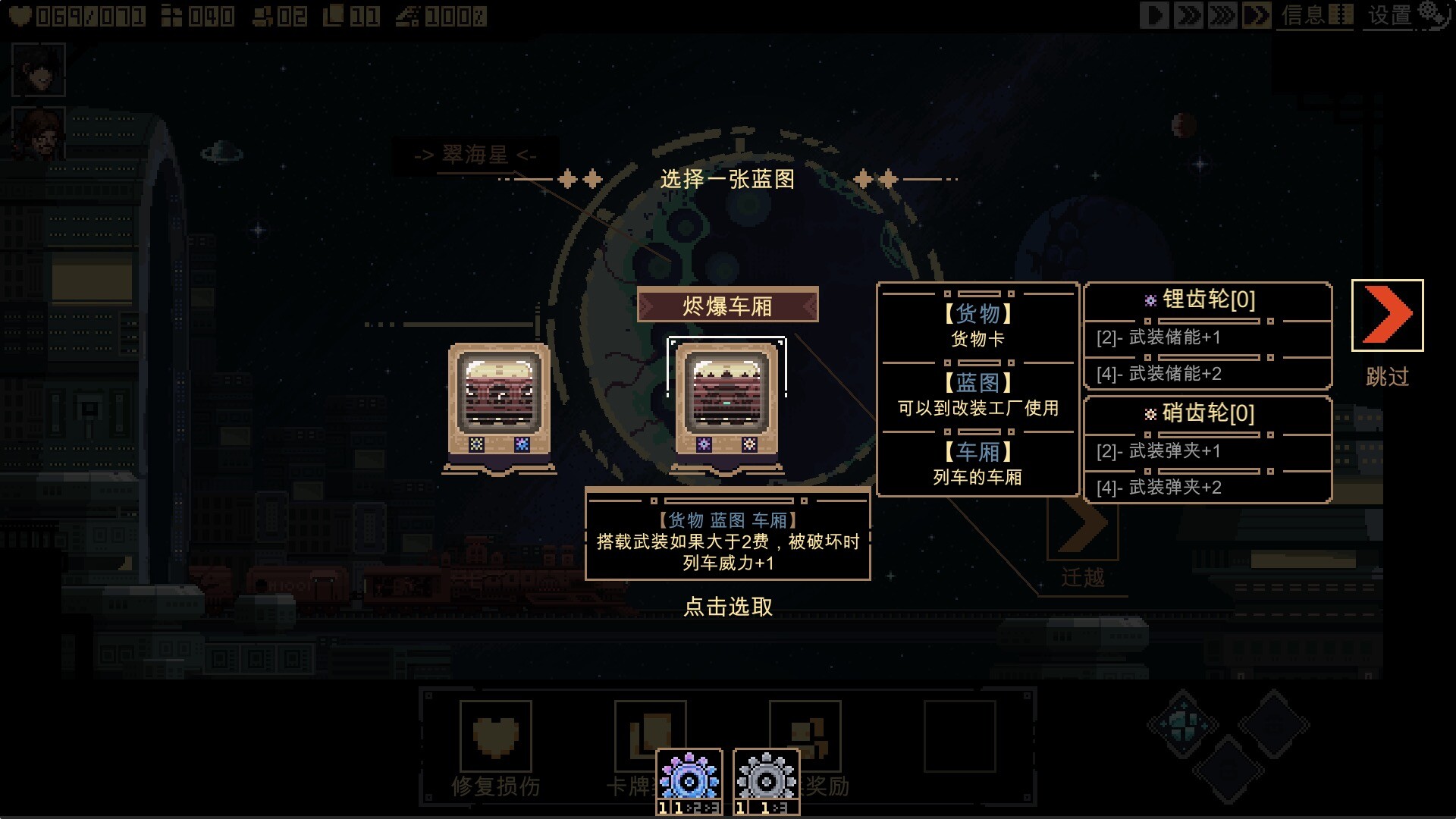Expand the 武装弹夹+2 entry under 硝齿轮
Viewport: 1456px width, 819px height.
1208,488
